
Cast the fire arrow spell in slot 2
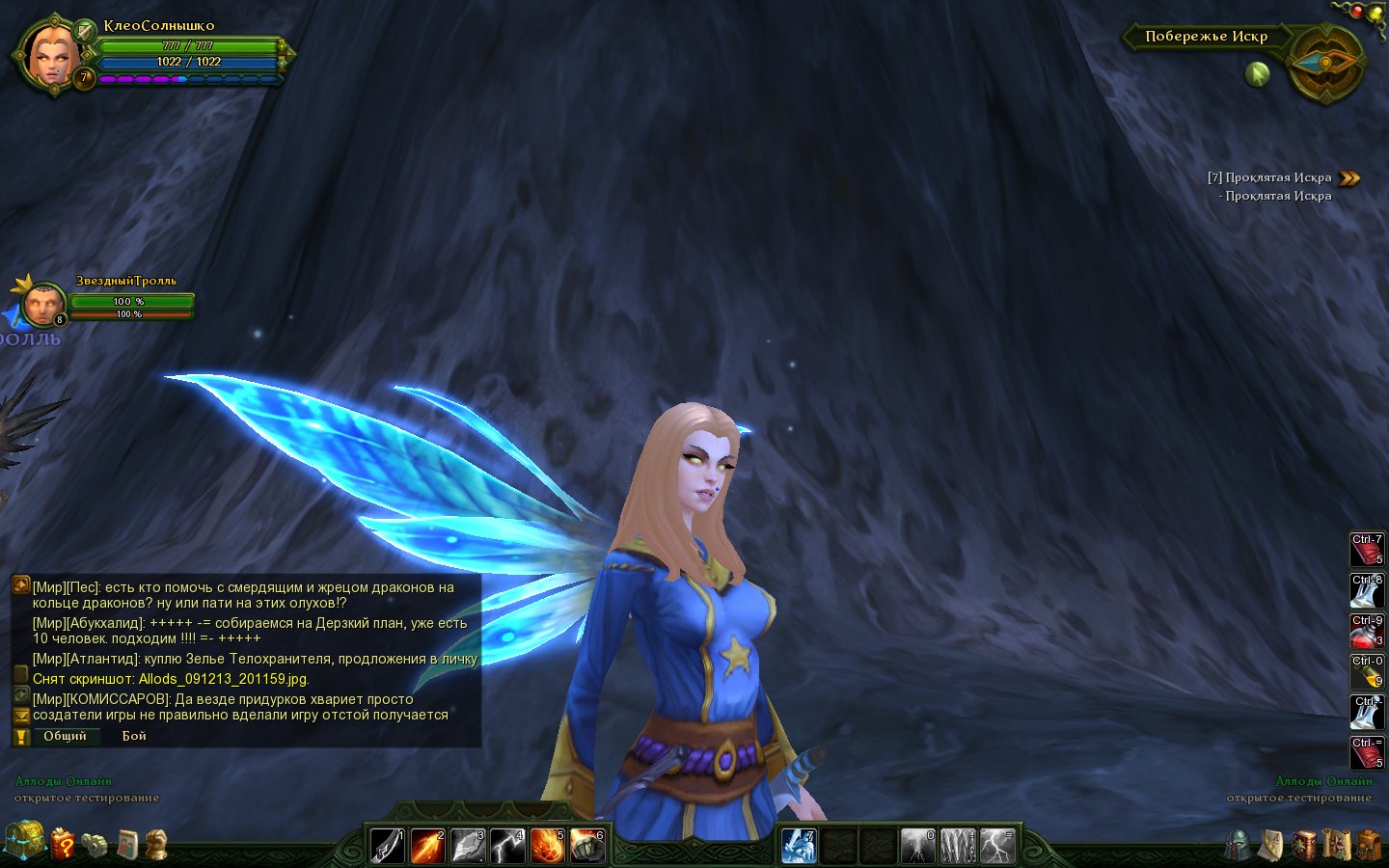(x=427, y=846)
